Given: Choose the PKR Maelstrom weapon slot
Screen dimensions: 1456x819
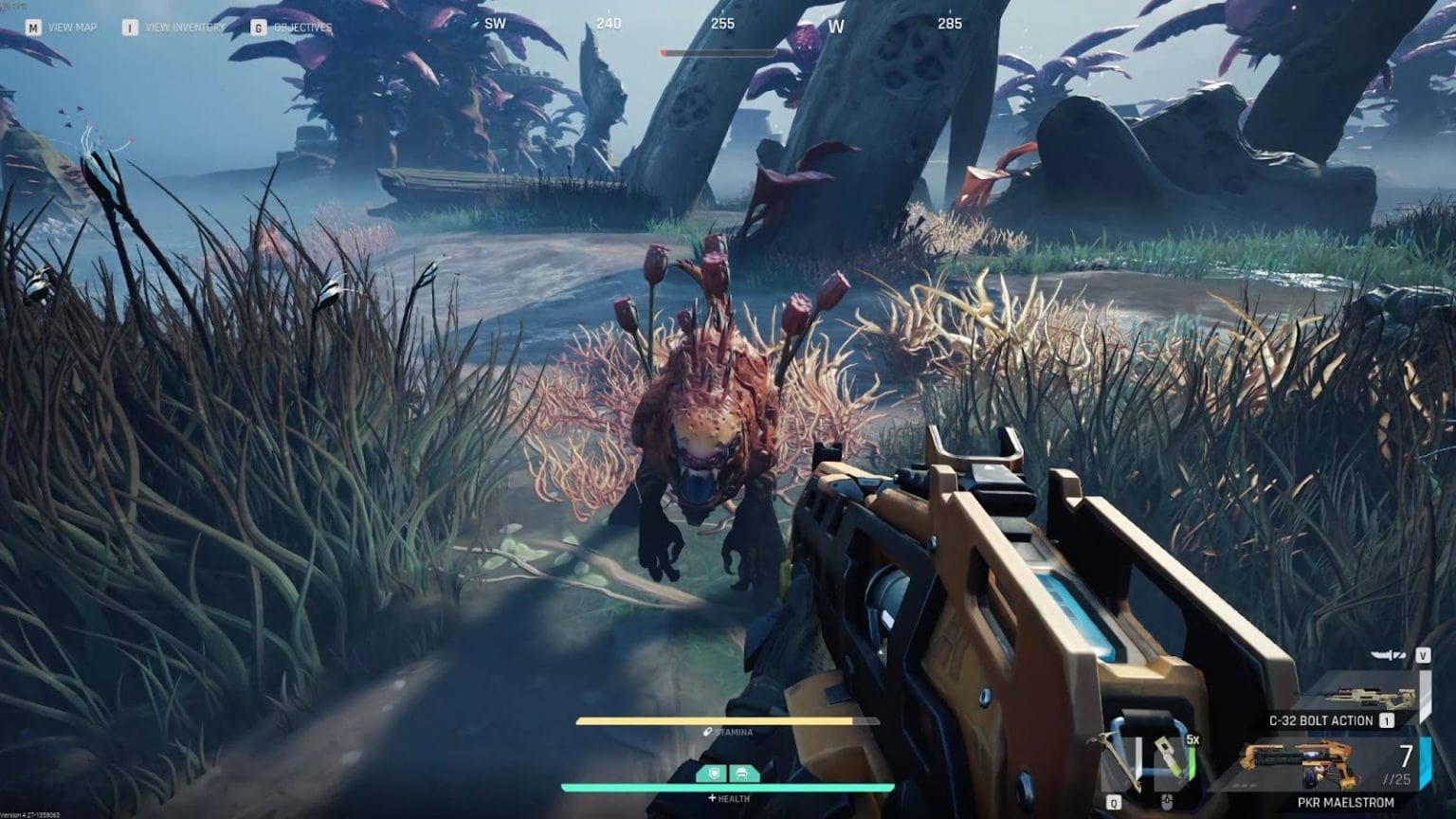Looking at the screenshot, I should point(1327,766).
